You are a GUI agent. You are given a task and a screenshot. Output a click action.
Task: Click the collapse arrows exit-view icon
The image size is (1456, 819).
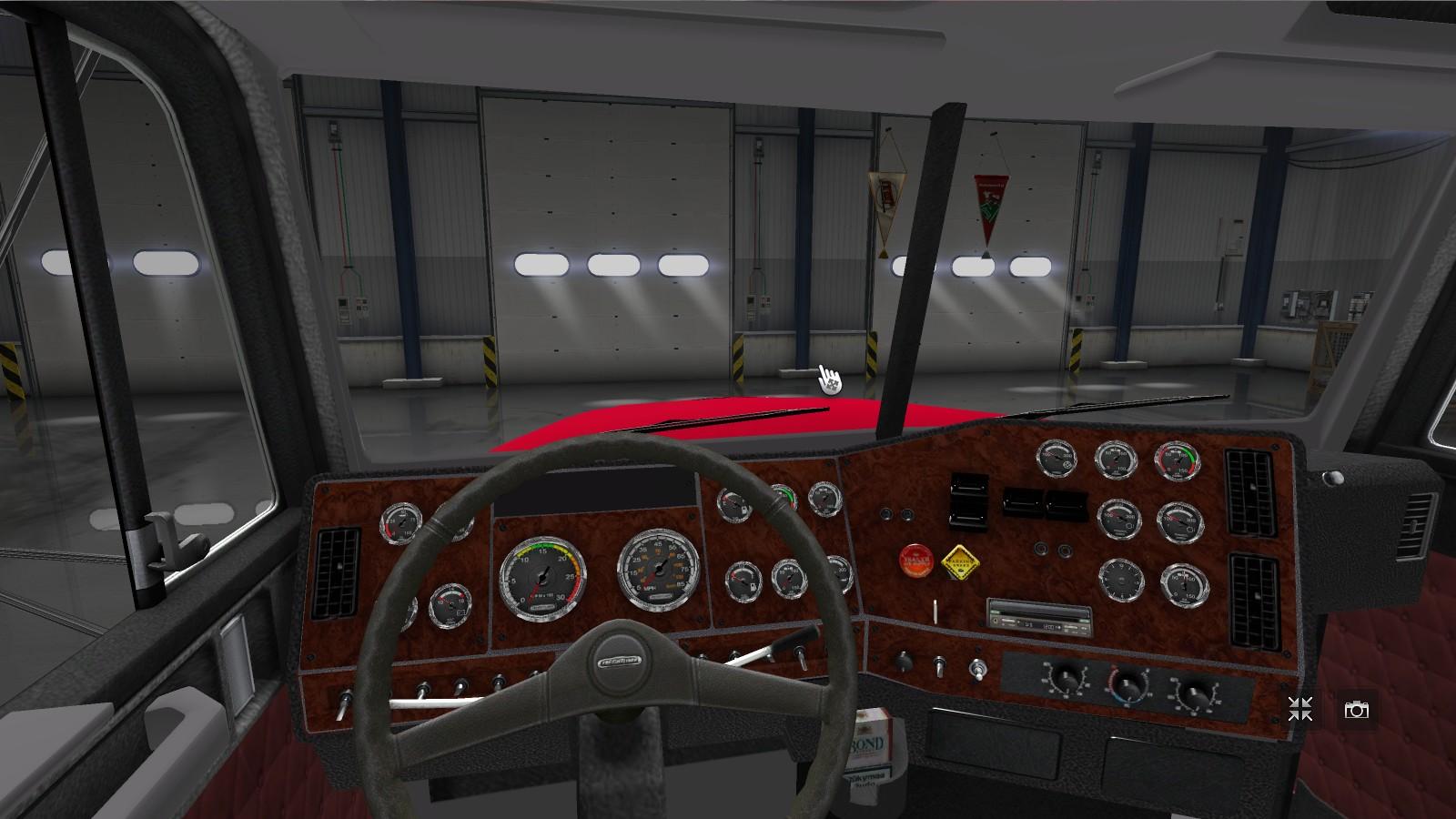1300,710
